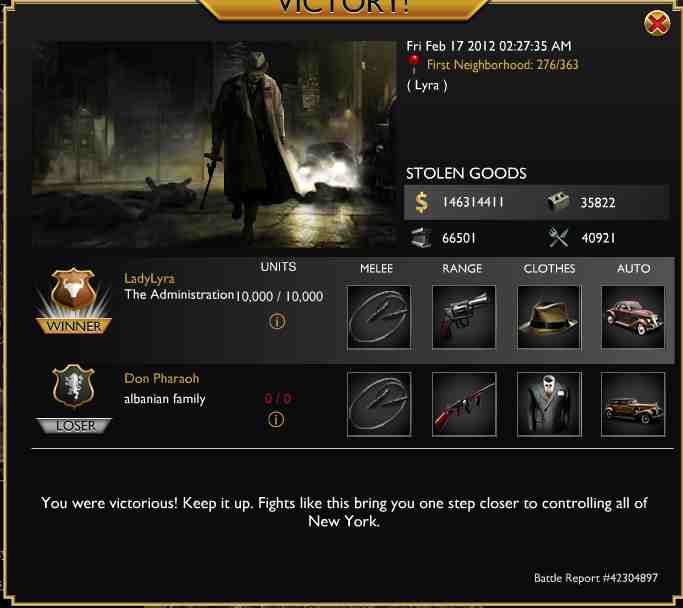This screenshot has width=683, height=608.
Task: Click the battle scene artwork thumbnail
Action: click(214, 144)
